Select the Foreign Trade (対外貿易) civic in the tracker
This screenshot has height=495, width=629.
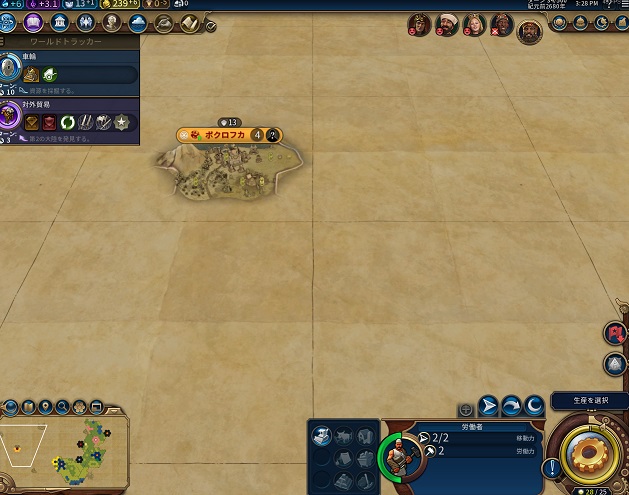[70, 116]
